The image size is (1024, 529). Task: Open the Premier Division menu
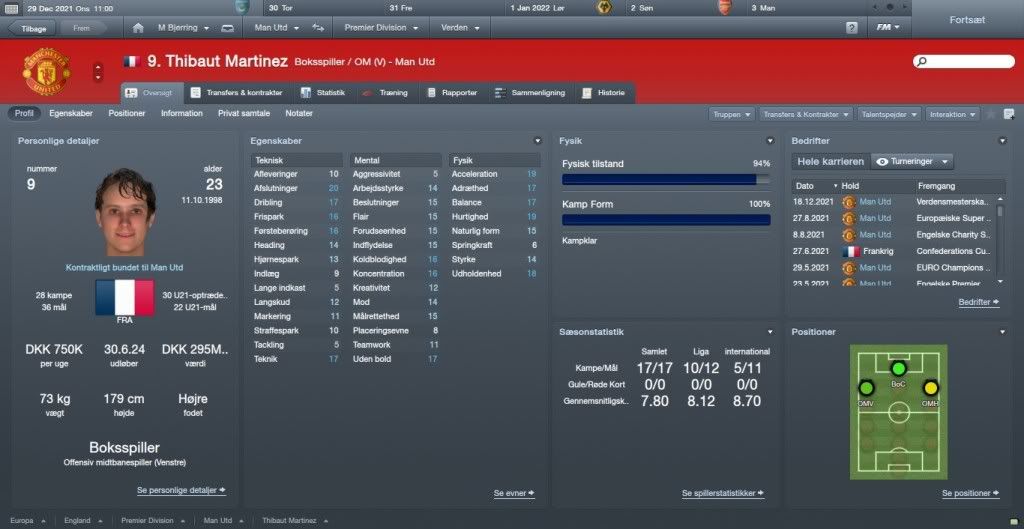pyautogui.click(x=382, y=28)
